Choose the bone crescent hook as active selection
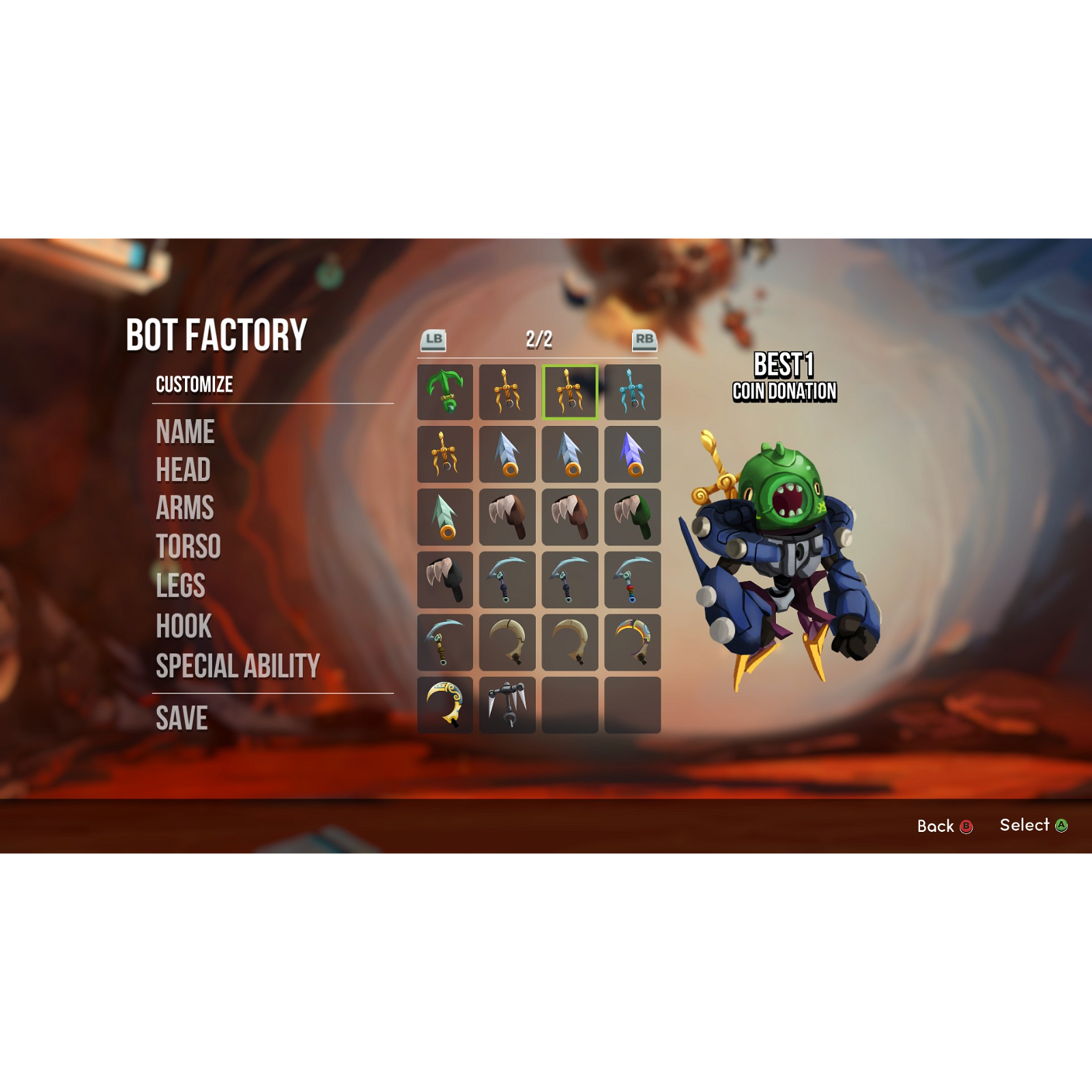This screenshot has height=1092, width=1092. [506, 642]
